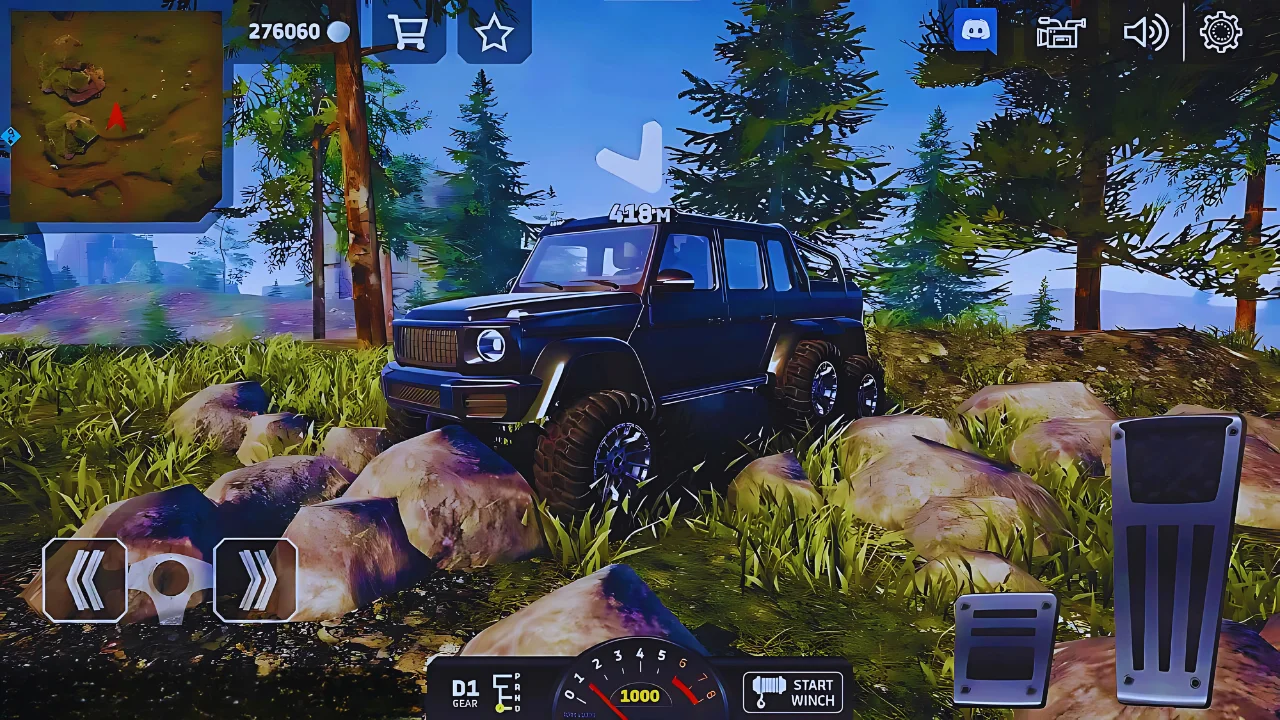Toggle video recording with the camera icon
The width and height of the screenshot is (1280, 720).
tap(1059, 32)
